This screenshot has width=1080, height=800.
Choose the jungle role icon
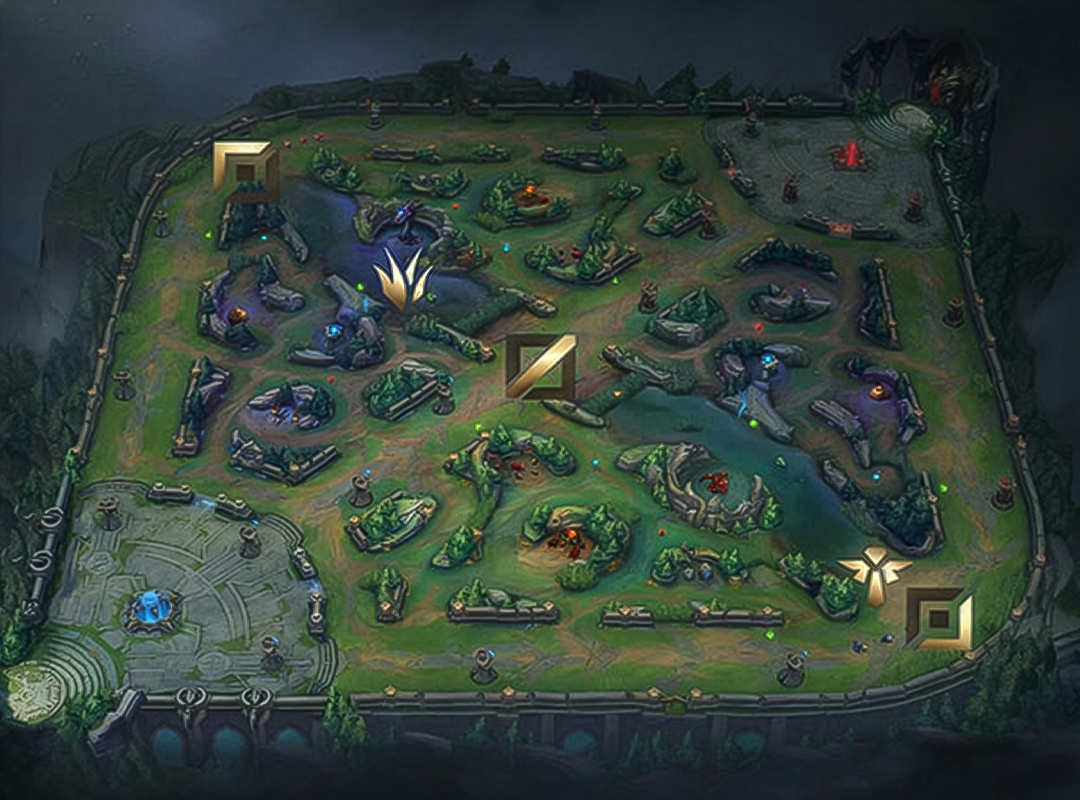tap(404, 280)
